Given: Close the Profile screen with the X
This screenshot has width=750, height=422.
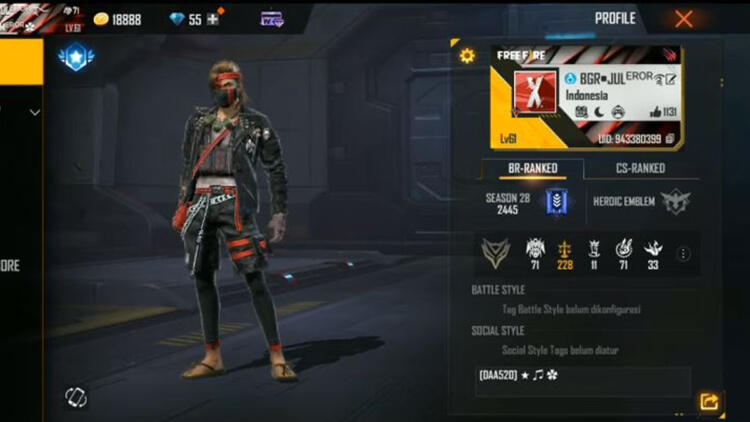Looking at the screenshot, I should pyautogui.click(x=684, y=19).
